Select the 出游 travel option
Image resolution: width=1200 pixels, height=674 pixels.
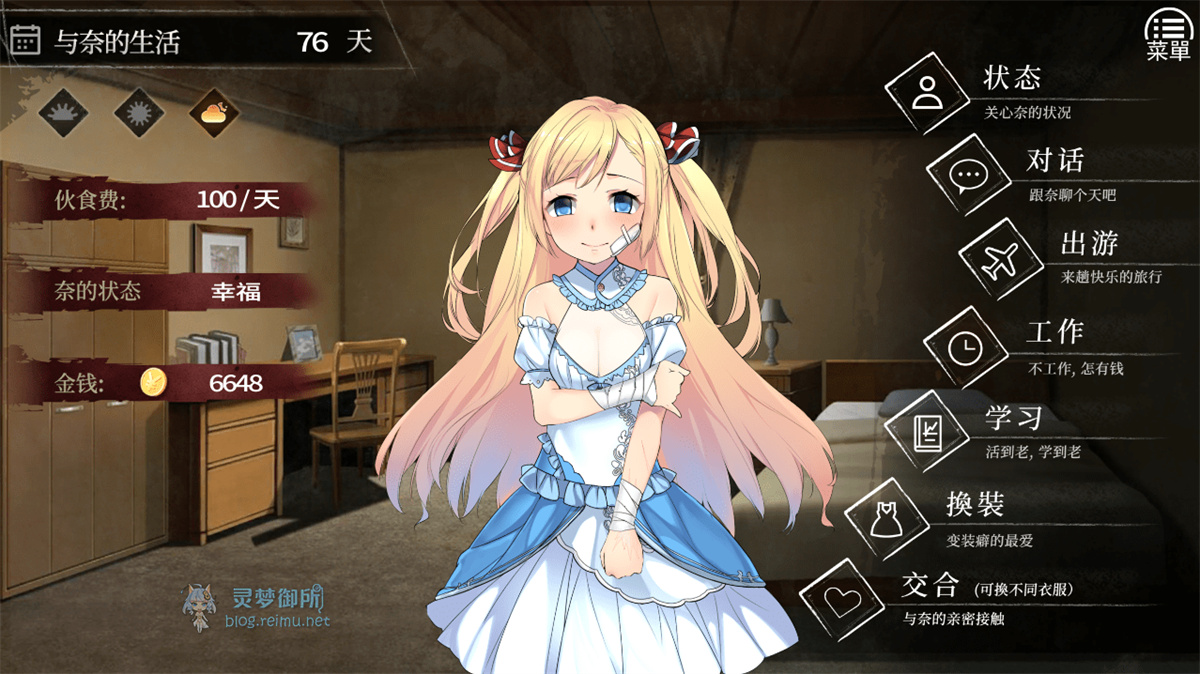(x=999, y=260)
